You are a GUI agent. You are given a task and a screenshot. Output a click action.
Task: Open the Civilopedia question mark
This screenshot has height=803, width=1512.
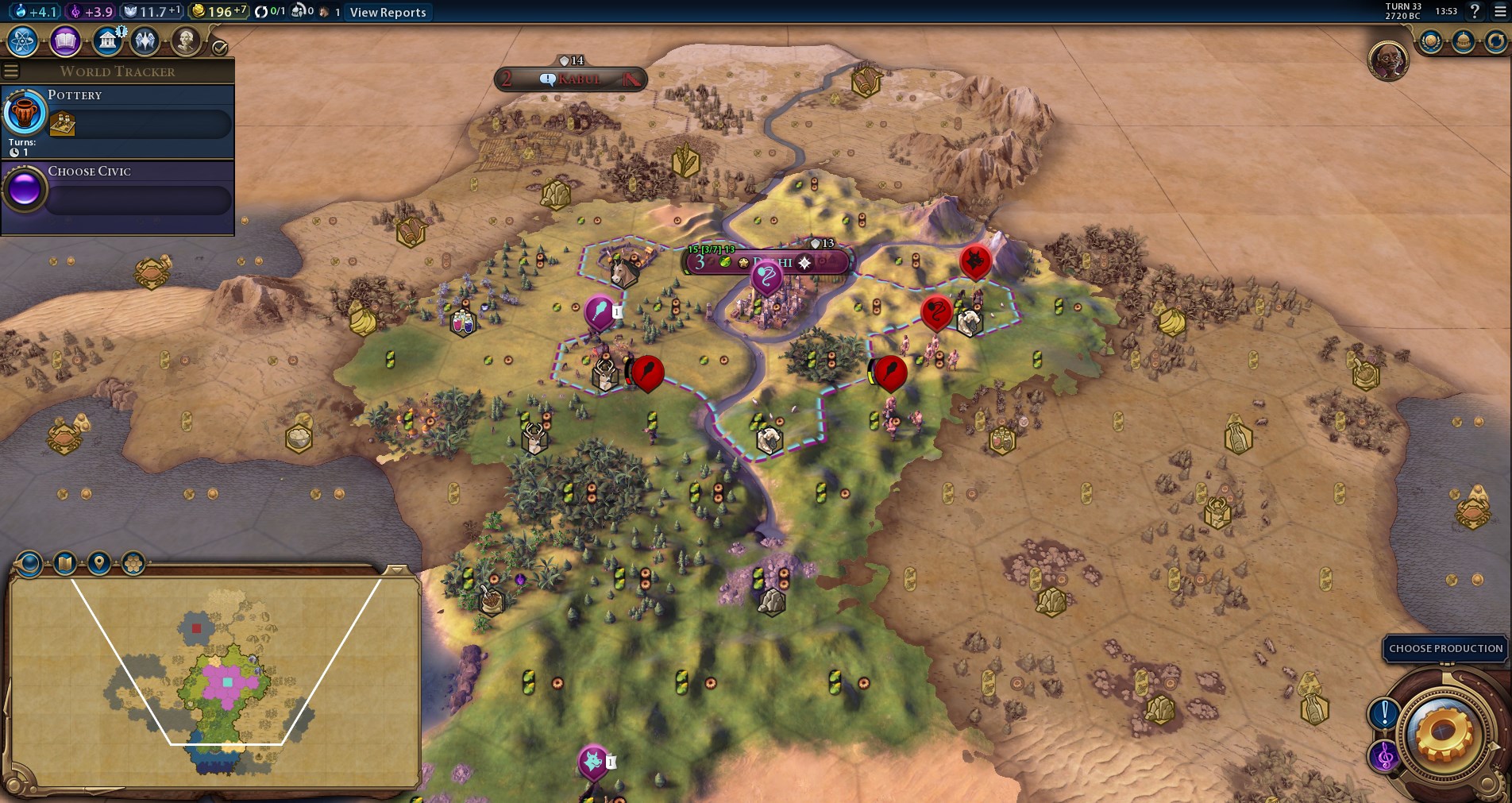(1475, 11)
